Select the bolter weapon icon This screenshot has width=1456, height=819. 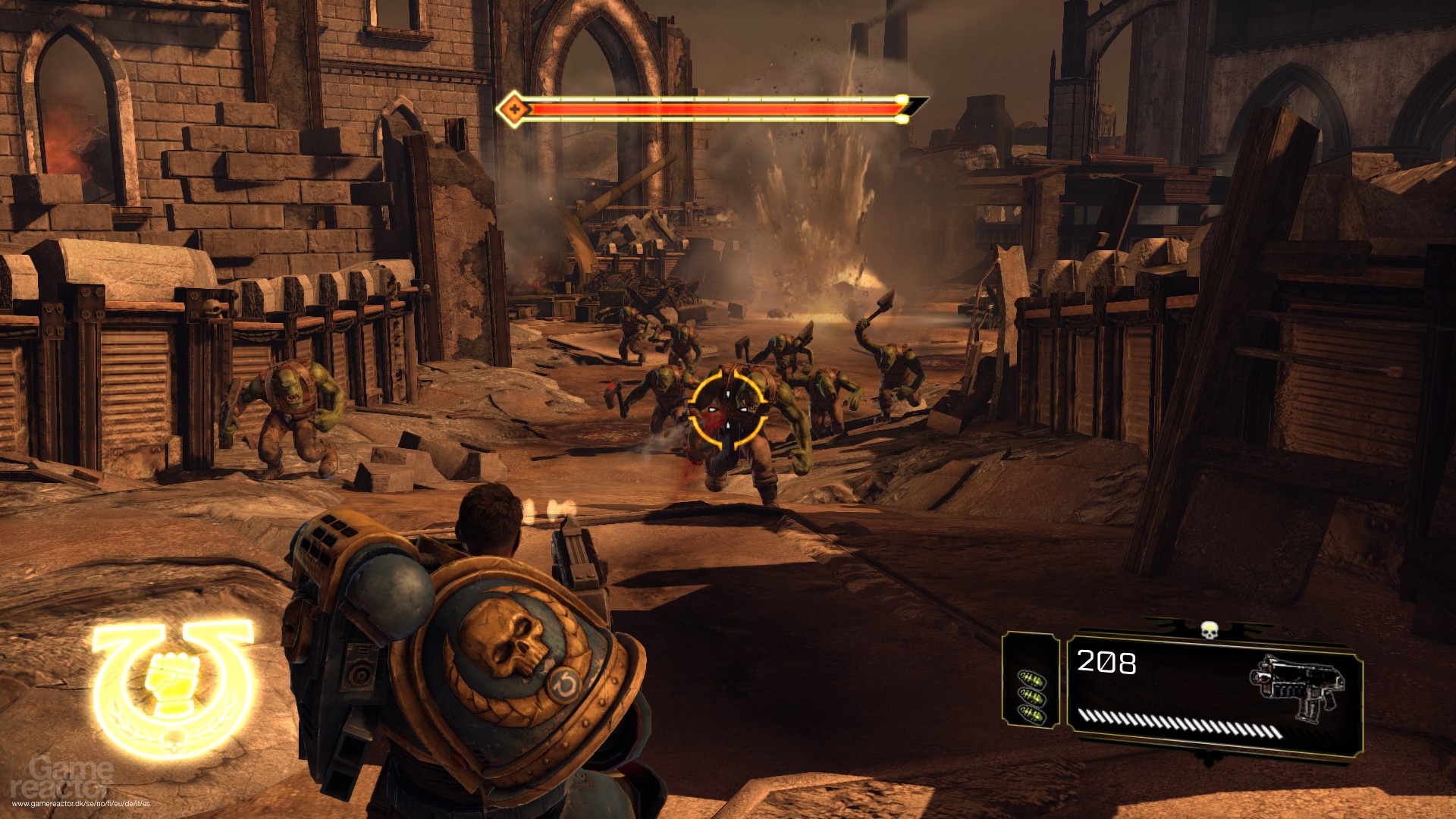pyautogui.click(x=1294, y=689)
